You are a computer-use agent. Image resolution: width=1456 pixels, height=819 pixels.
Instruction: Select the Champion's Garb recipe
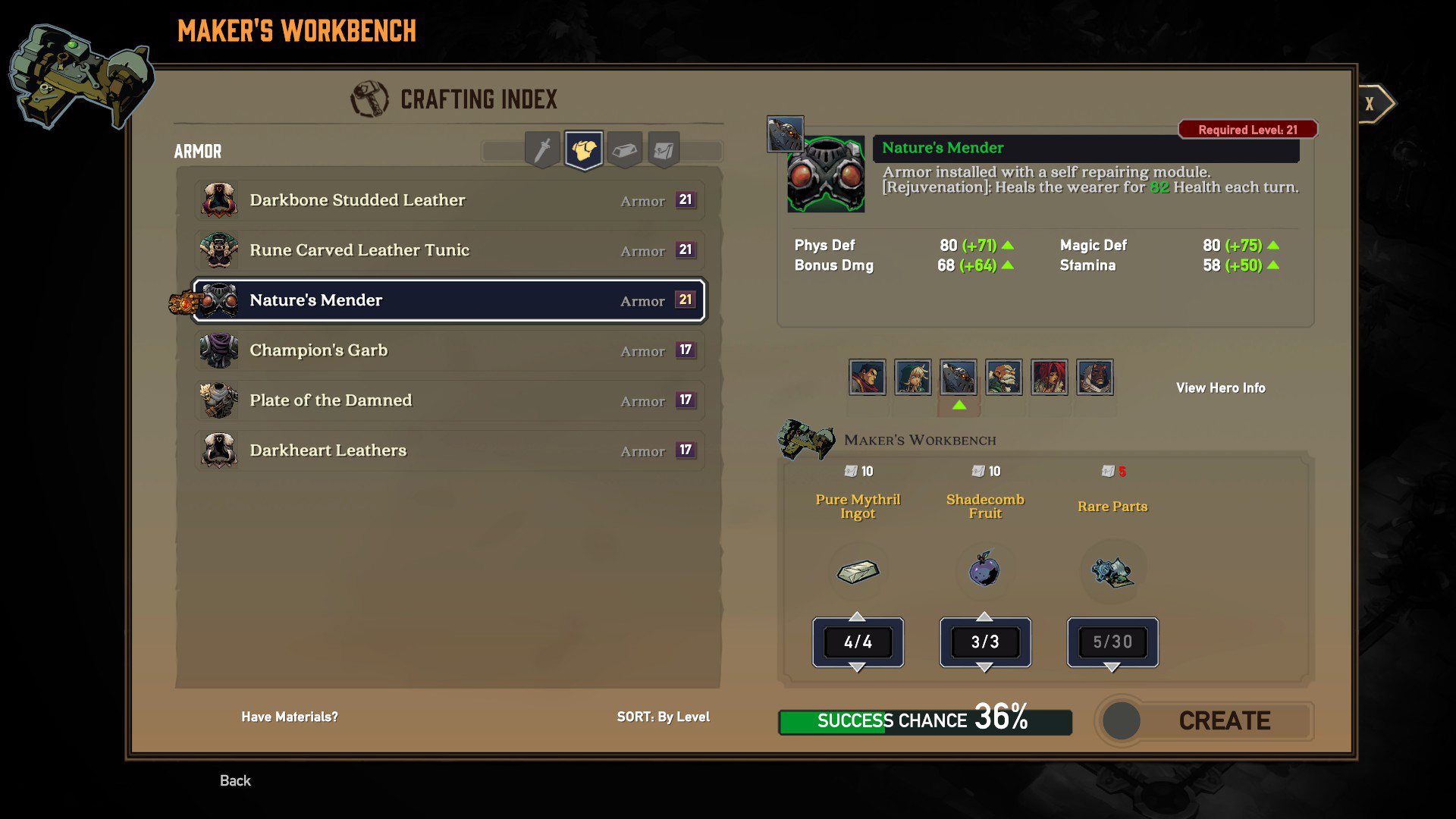point(449,350)
